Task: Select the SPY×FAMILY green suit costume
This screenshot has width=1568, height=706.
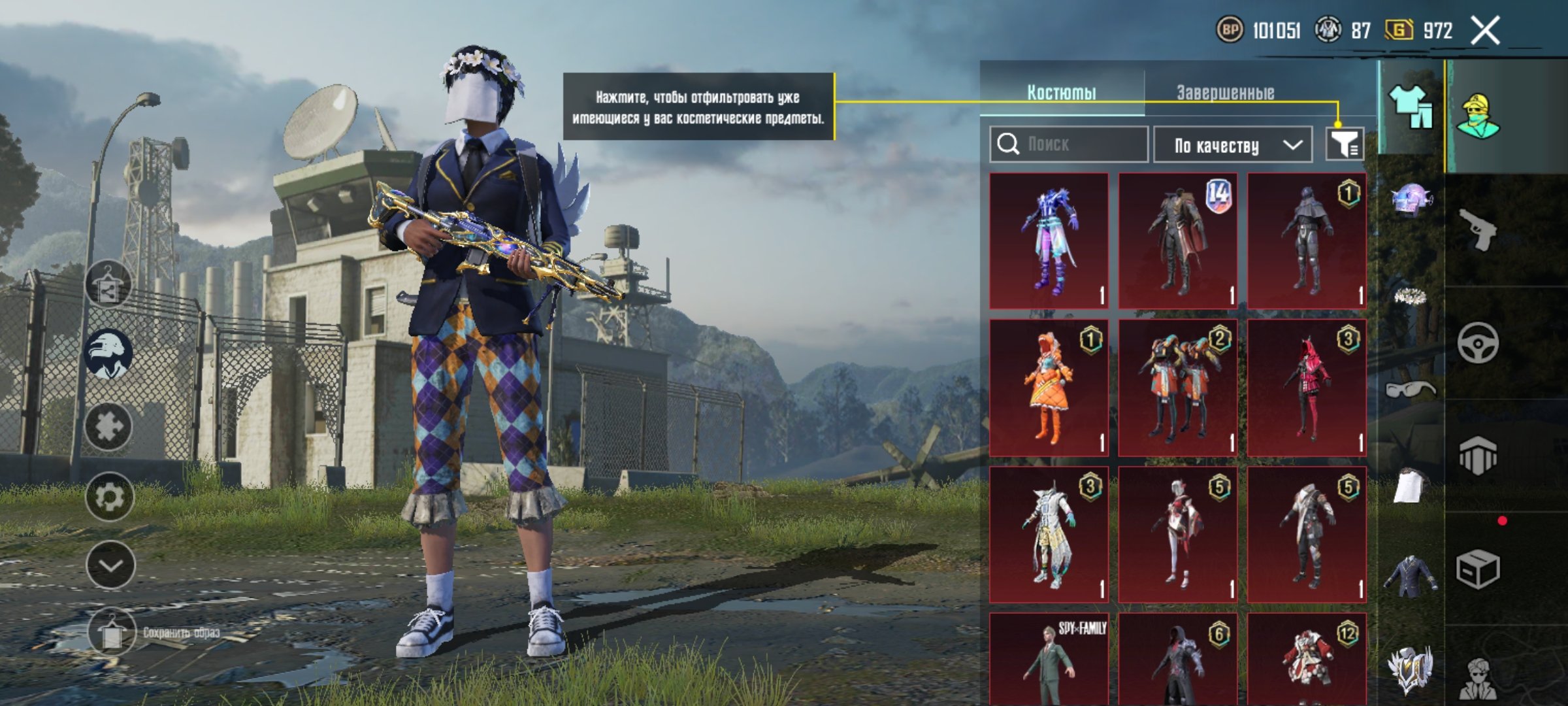Action: (1049, 660)
